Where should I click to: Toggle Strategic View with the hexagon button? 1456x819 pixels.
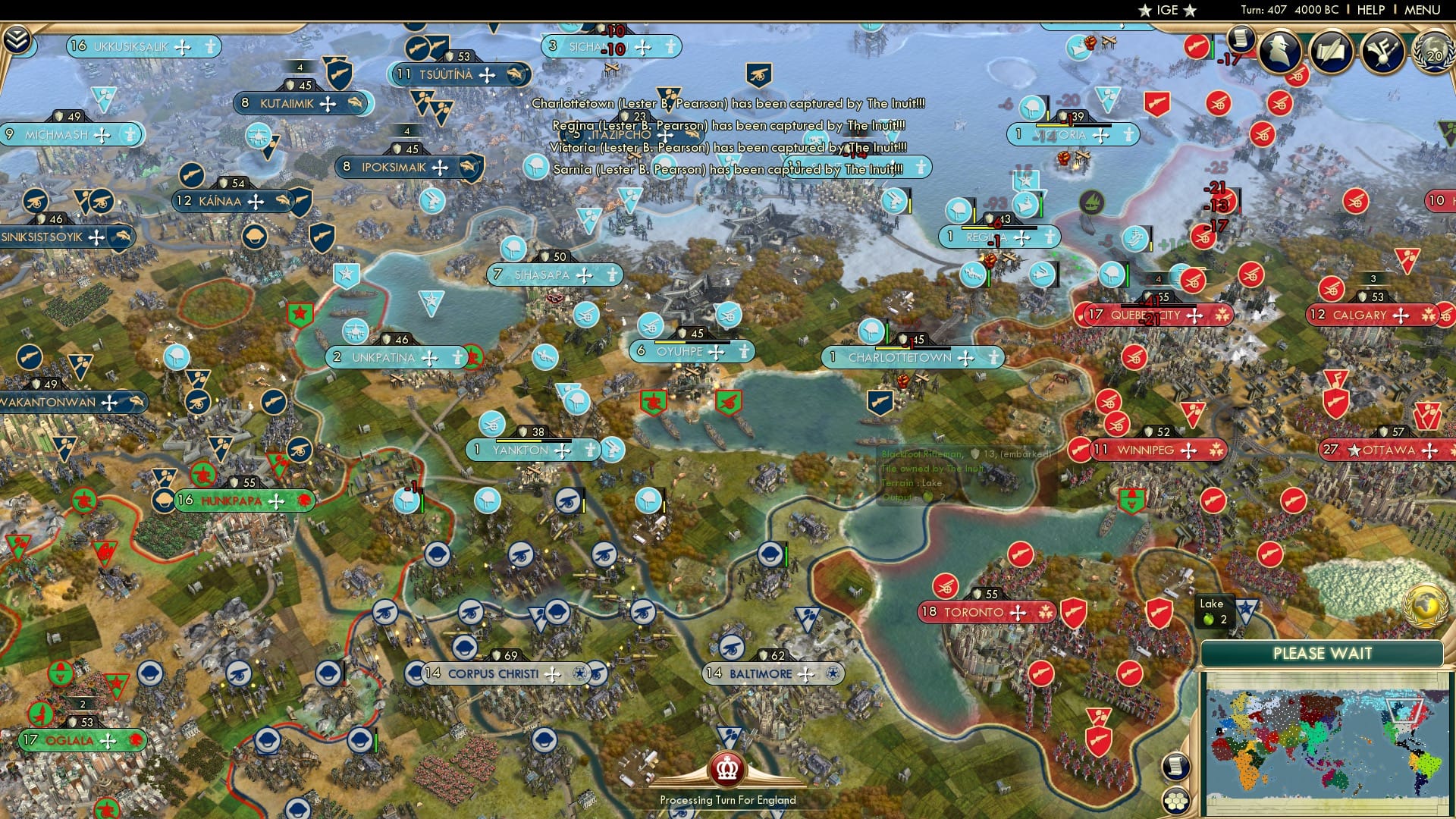click(1176, 801)
